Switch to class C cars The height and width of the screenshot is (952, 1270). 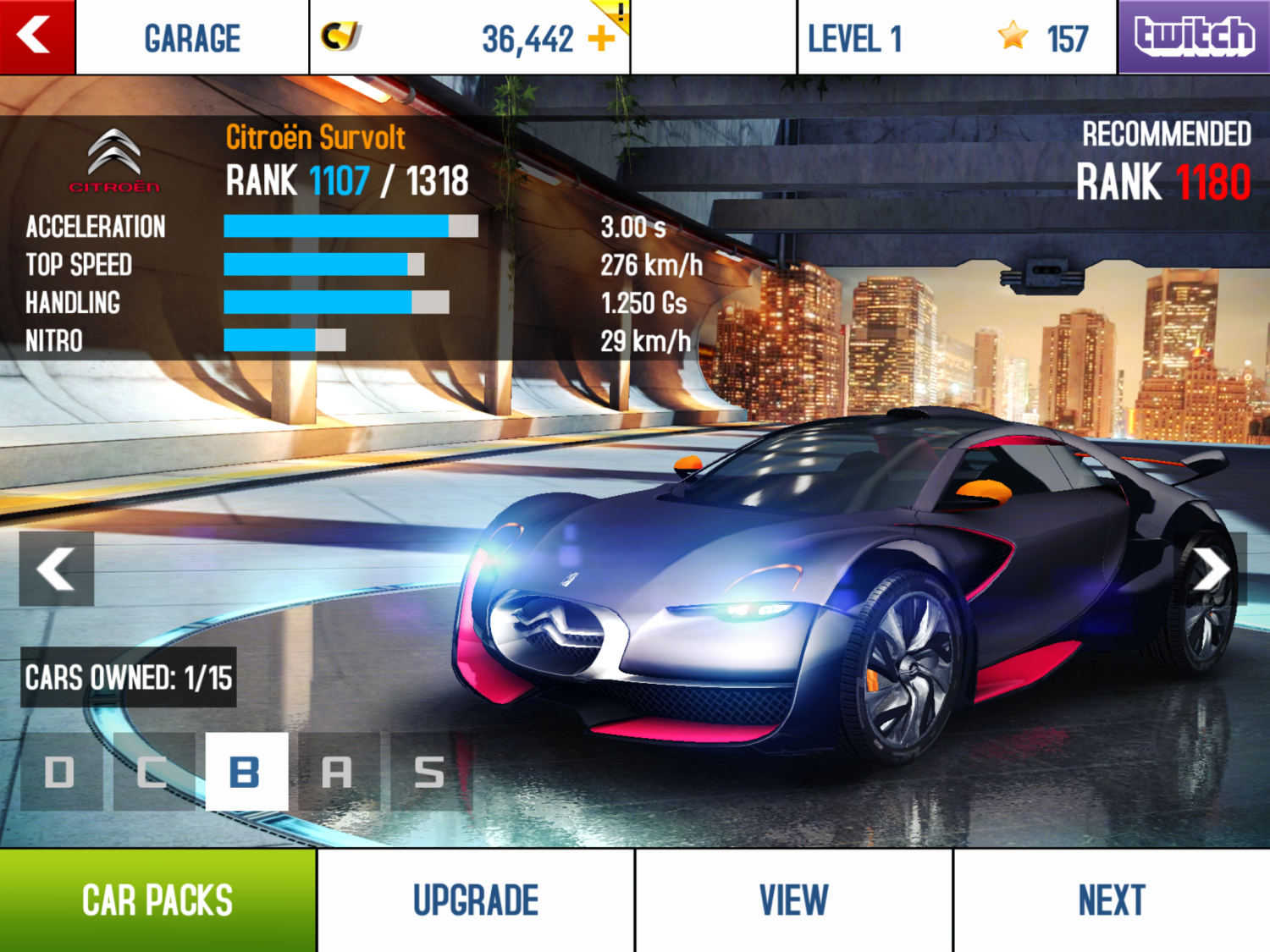pyautogui.click(x=152, y=772)
